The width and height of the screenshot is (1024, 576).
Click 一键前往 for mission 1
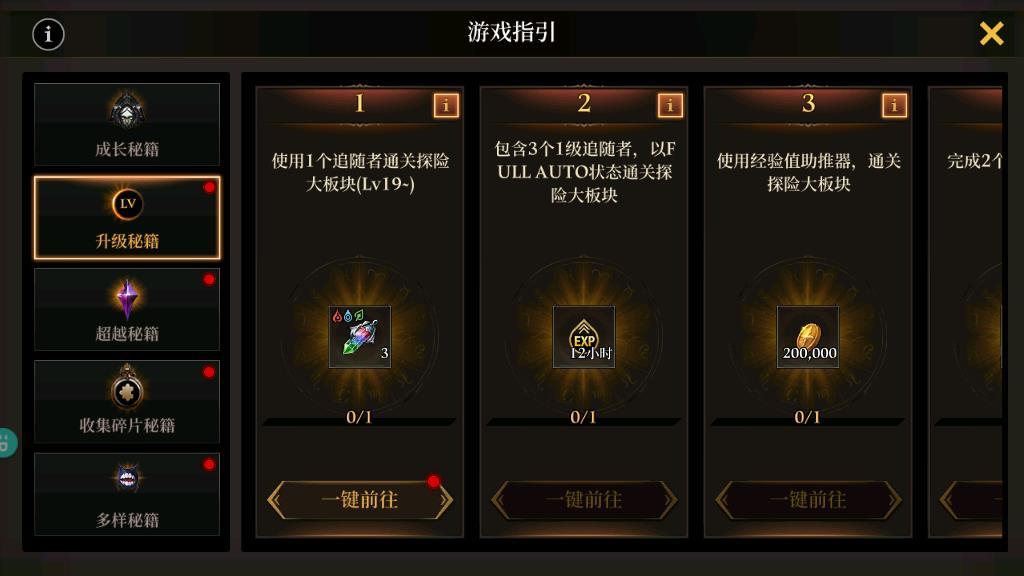click(360, 499)
